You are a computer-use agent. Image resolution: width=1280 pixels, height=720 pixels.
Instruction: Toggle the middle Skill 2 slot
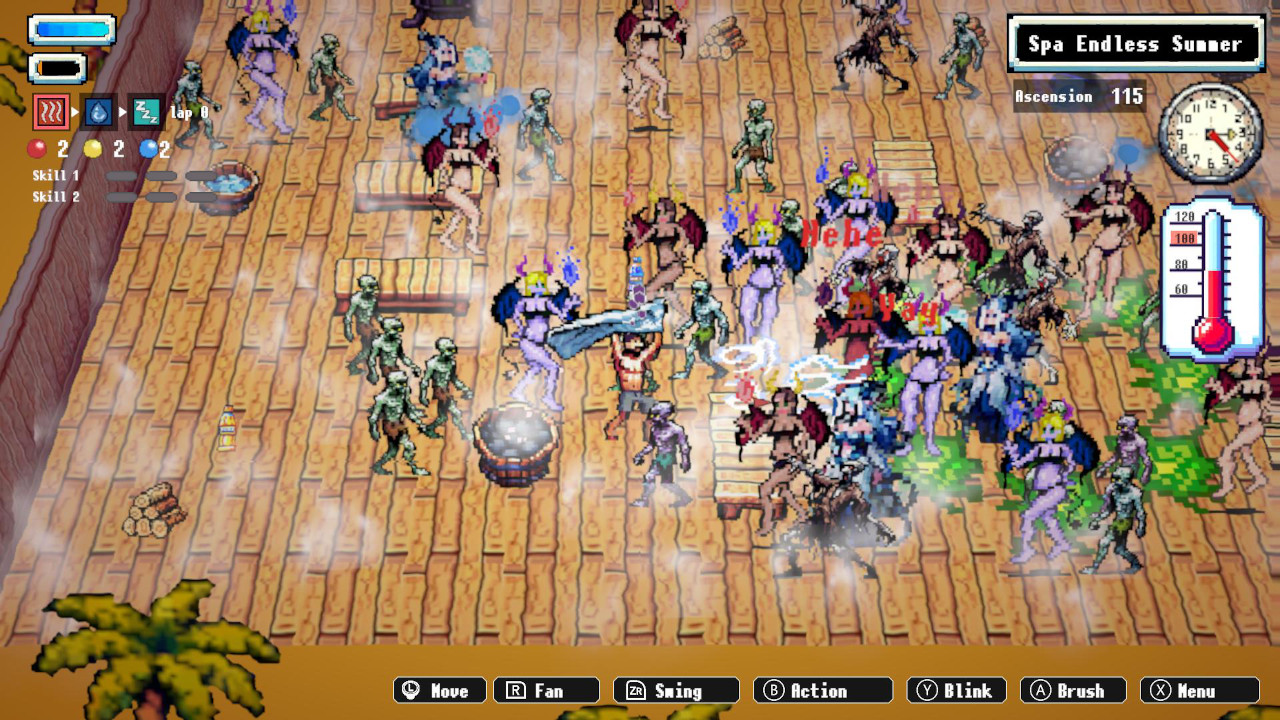[x=162, y=196]
